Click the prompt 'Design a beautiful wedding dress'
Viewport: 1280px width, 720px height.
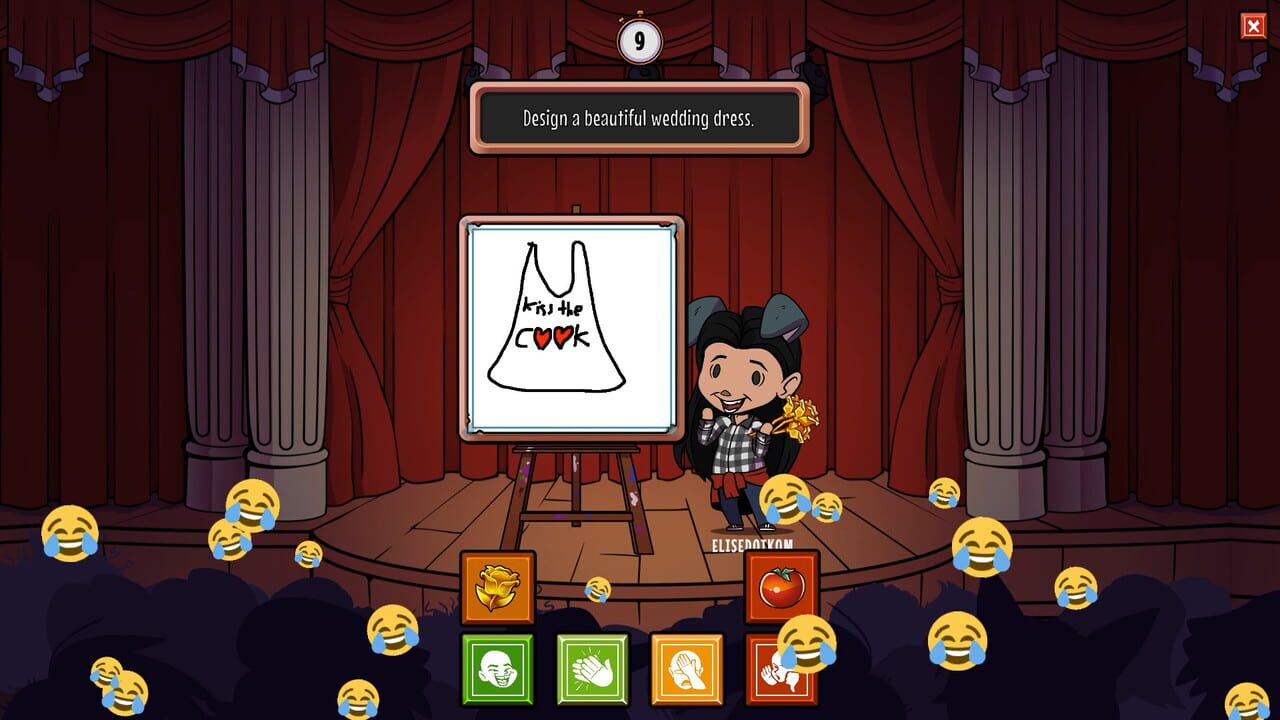[639, 117]
